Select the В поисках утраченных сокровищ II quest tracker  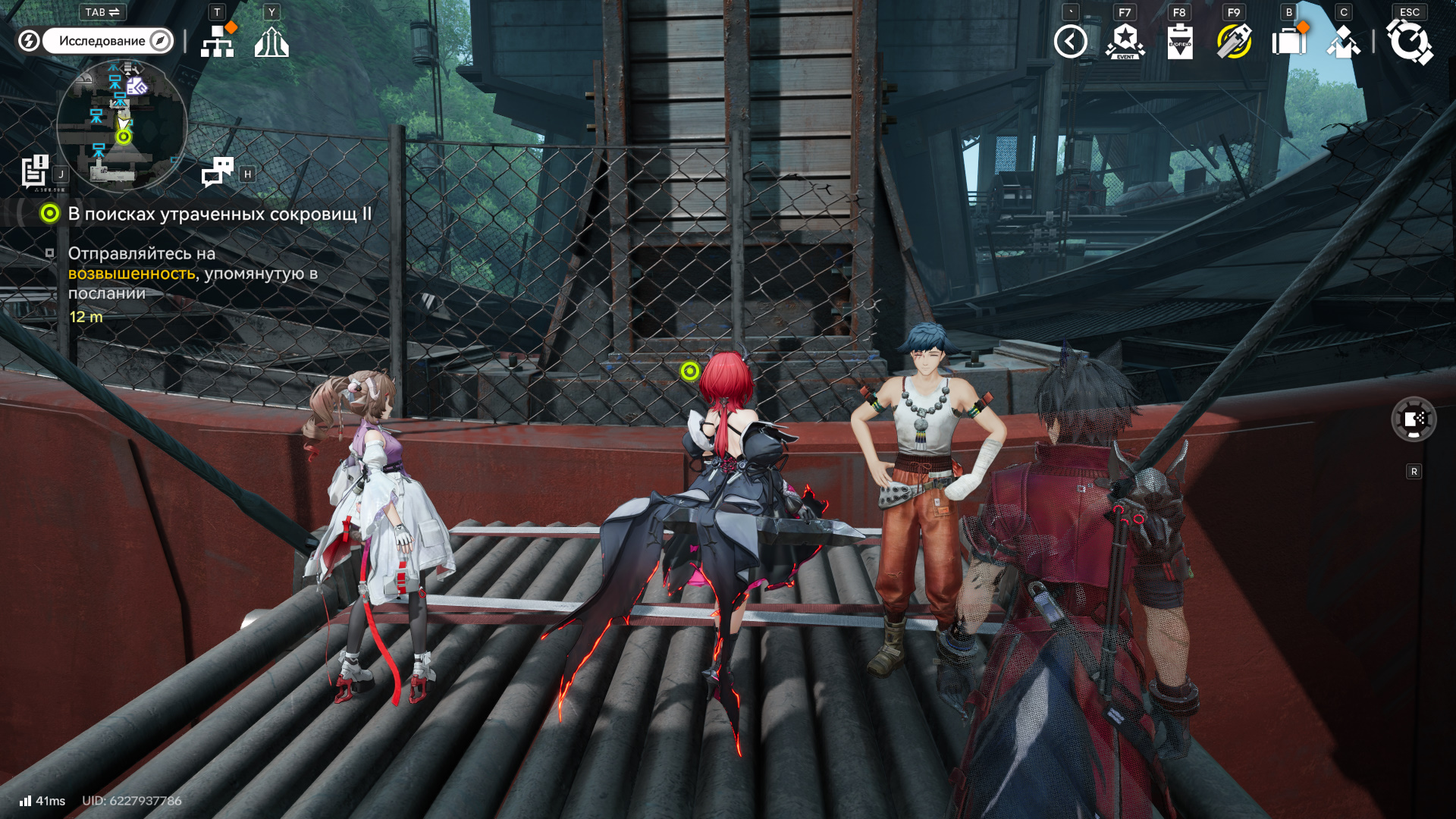pyautogui.click(x=219, y=214)
